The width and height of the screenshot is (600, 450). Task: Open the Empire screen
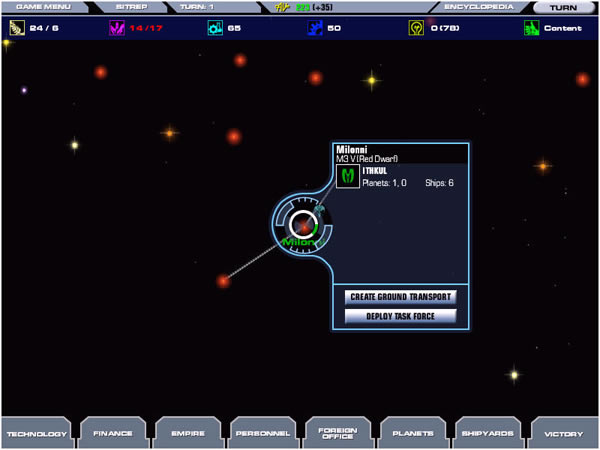[187, 433]
